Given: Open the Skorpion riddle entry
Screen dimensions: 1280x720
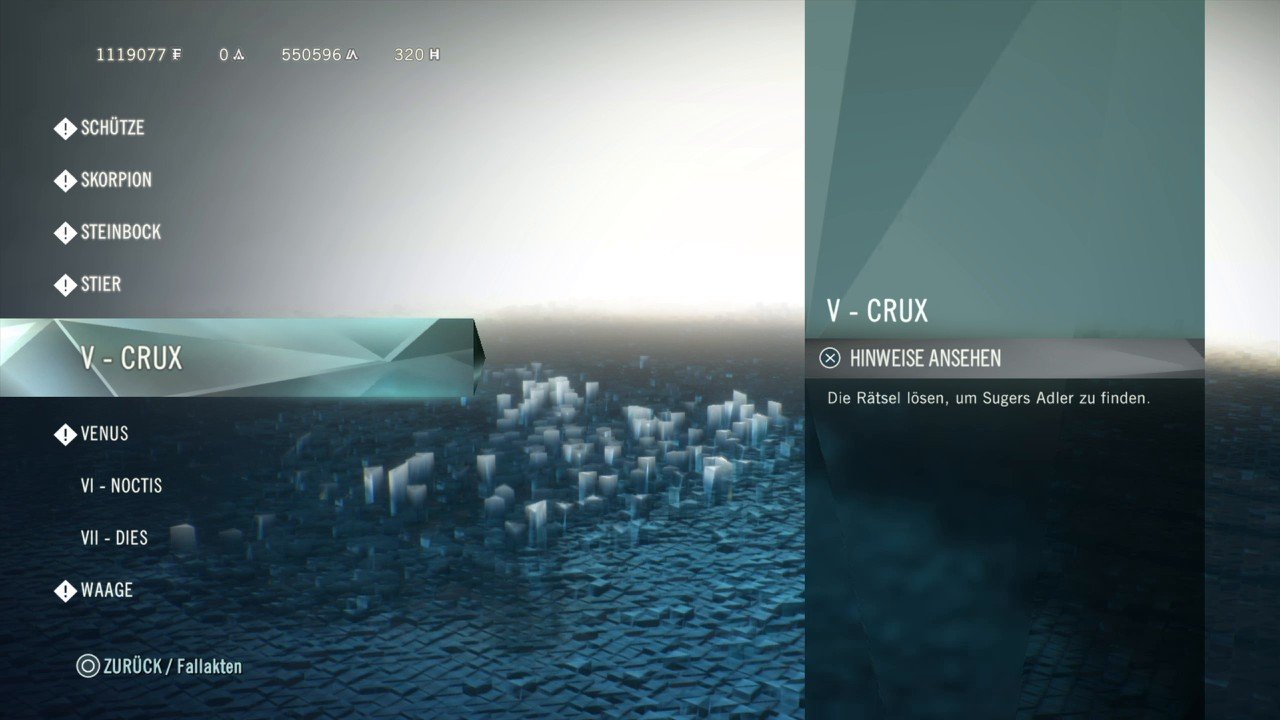Looking at the screenshot, I should 116,180.
